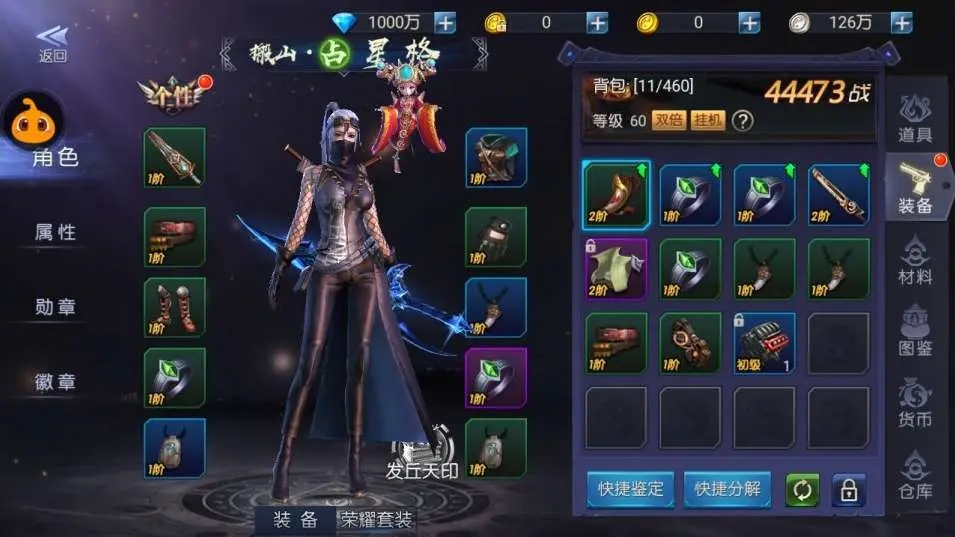Open the 个性 personality button
The image size is (955, 537).
pyautogui.click(x=174, y=95)
